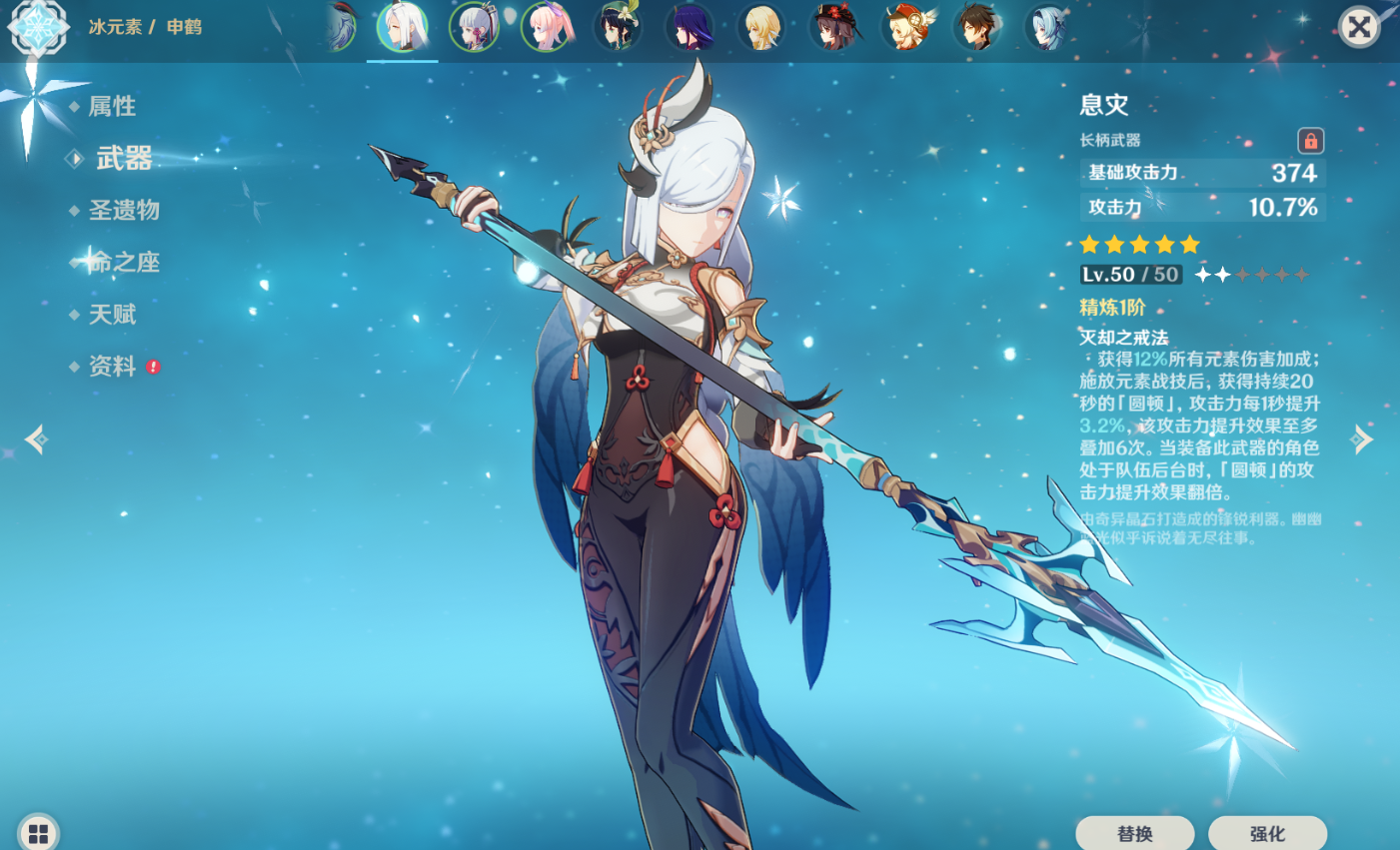
Task: Select the 武器 weapon menu entry
Action: click(x=124, y=158)
